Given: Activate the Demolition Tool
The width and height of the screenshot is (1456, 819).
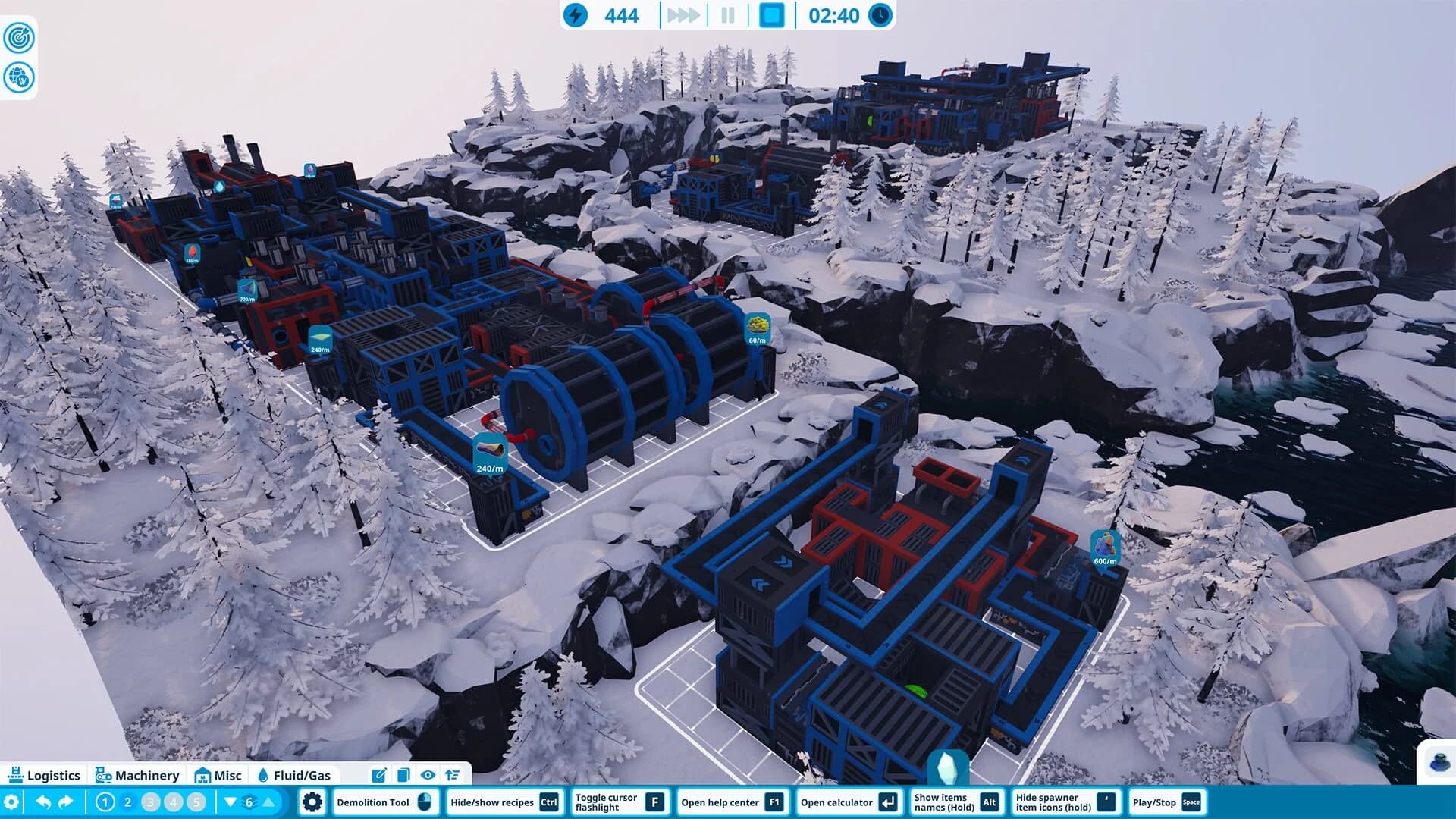Looking at the screenshot, I should 384,802.
